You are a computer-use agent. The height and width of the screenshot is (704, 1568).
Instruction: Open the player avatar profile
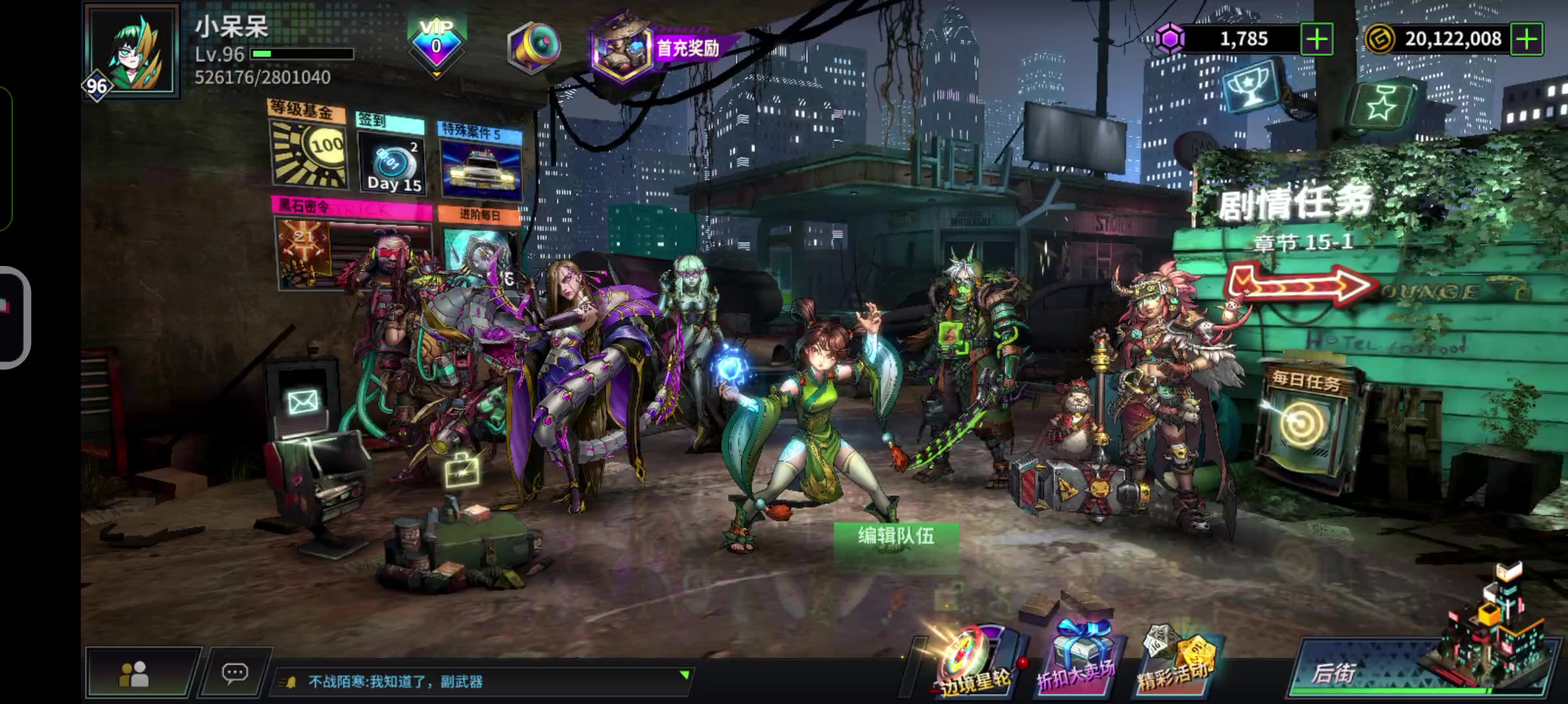[x=133, y=51]
